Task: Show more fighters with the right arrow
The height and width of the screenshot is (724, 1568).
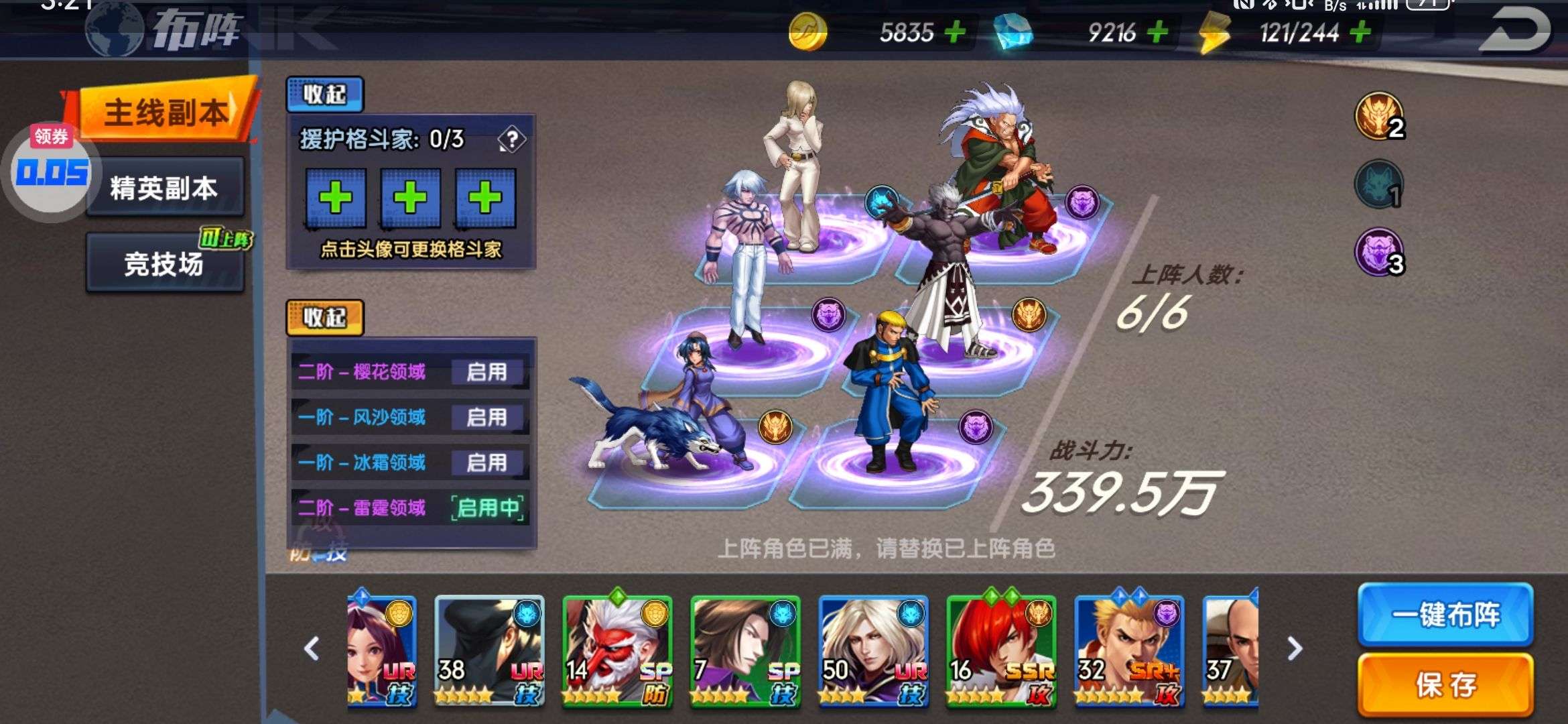Action: click(x=1295, y=648)
